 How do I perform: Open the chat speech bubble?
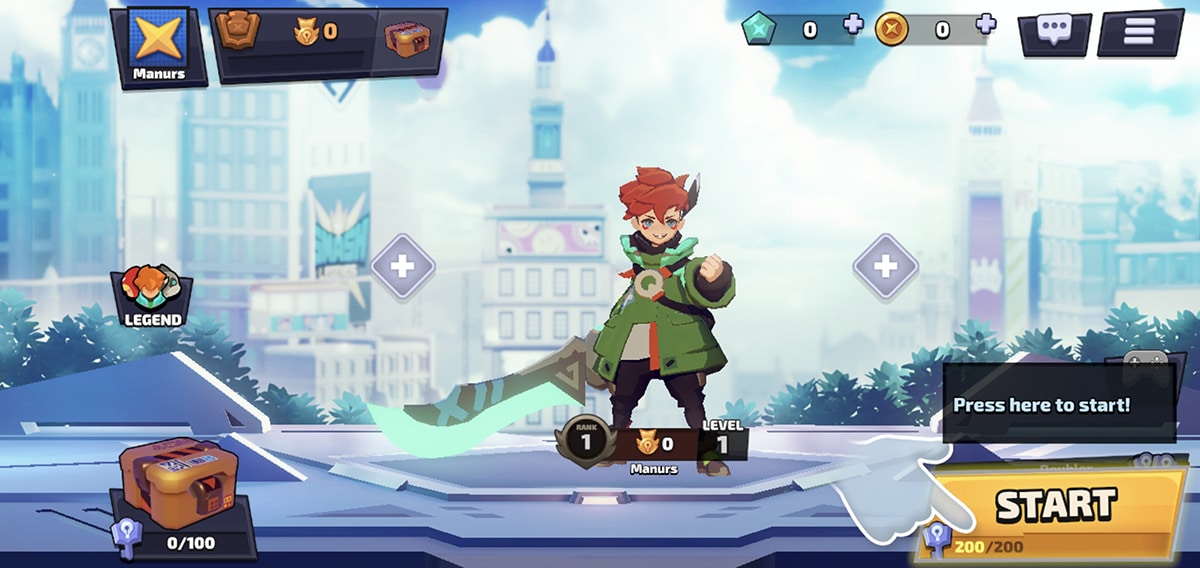coord(1054,32)
